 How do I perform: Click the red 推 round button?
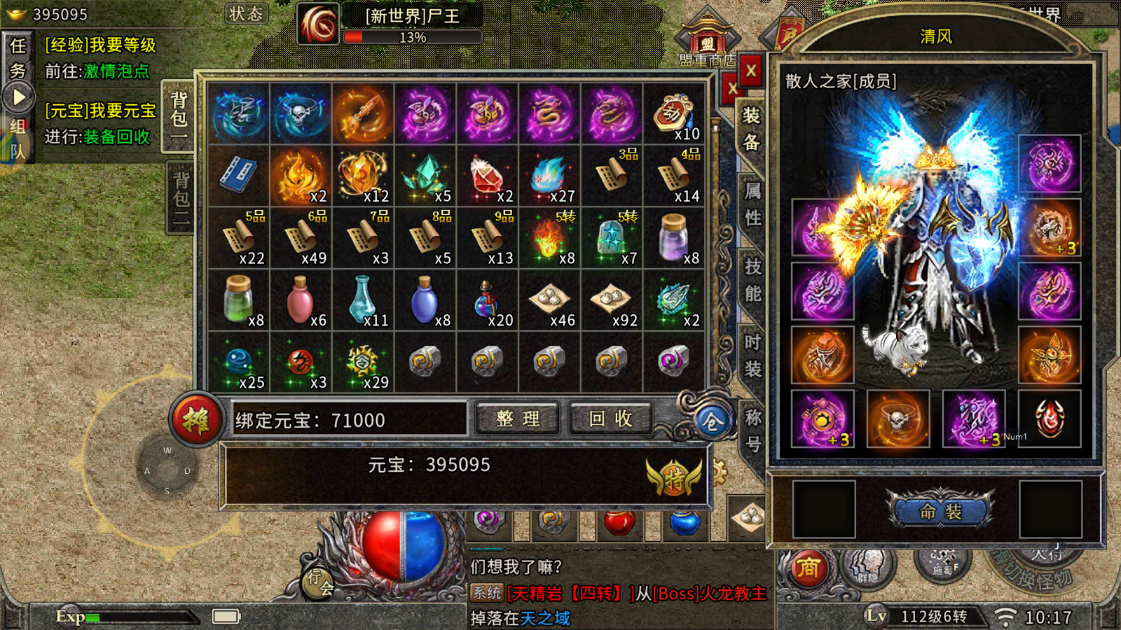(196, 420)
